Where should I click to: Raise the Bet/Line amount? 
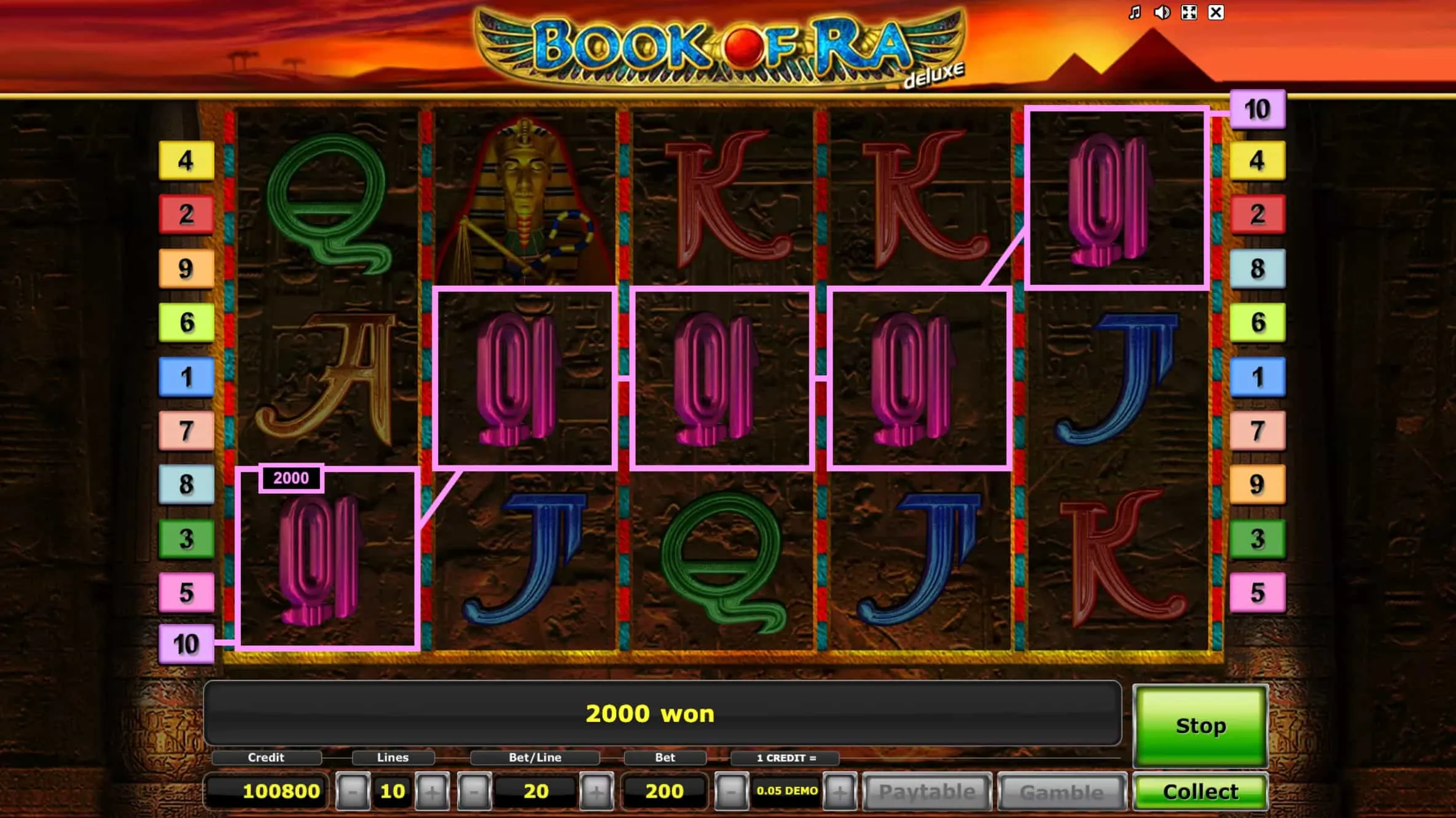pos(596,792)
